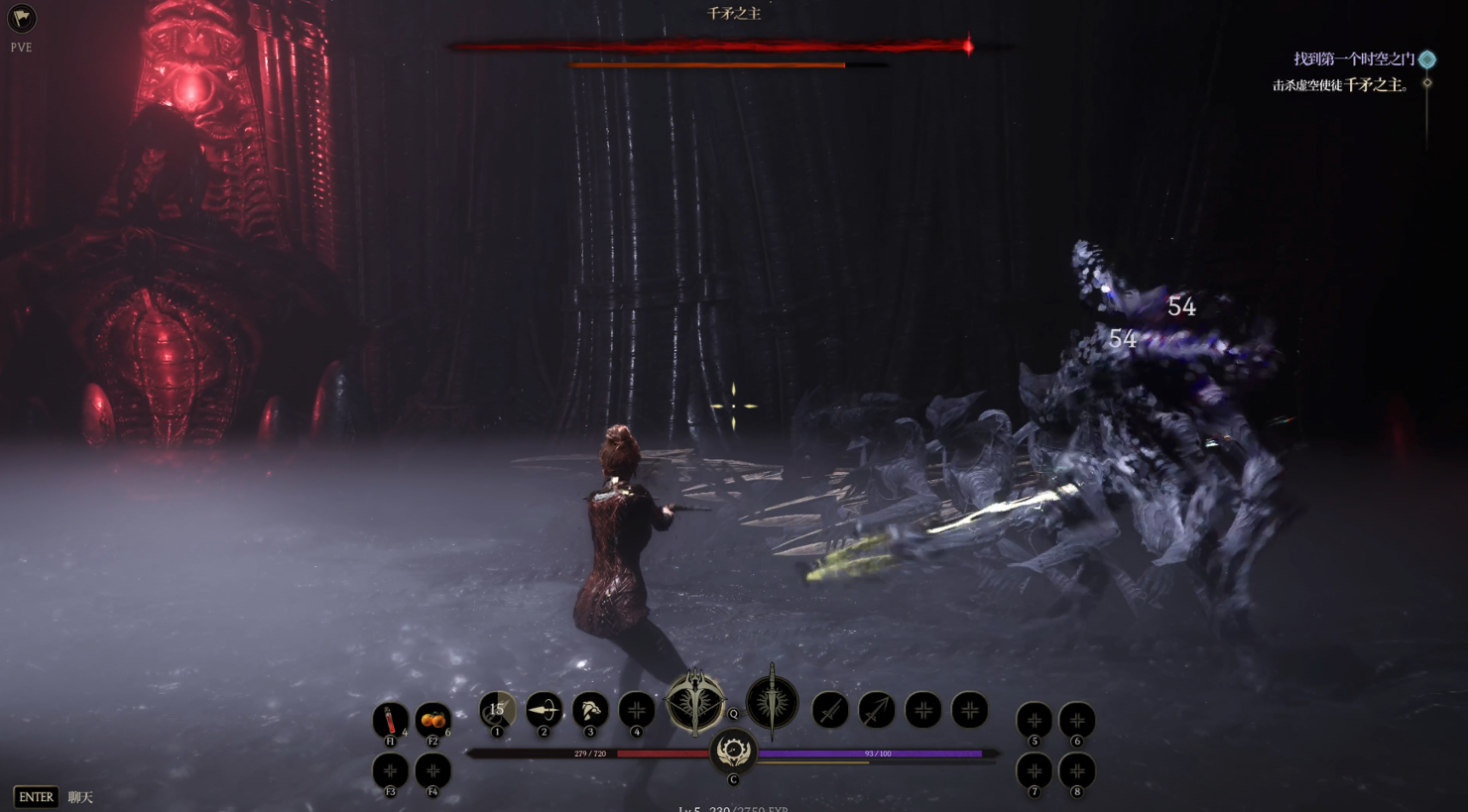Choose the sword skill icon

tap(830, 710)
